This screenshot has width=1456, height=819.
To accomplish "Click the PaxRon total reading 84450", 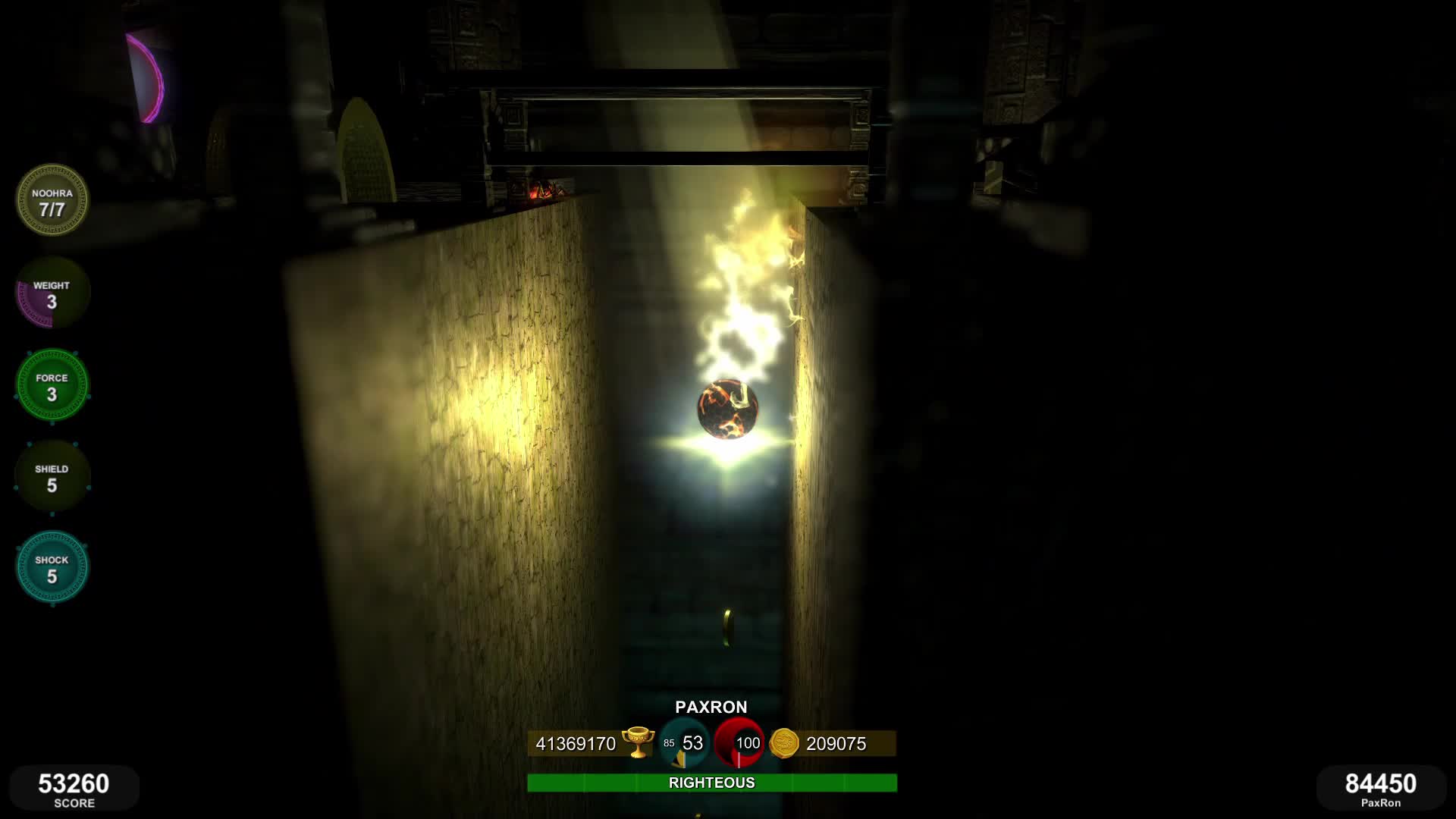I will click(1380, 786).
